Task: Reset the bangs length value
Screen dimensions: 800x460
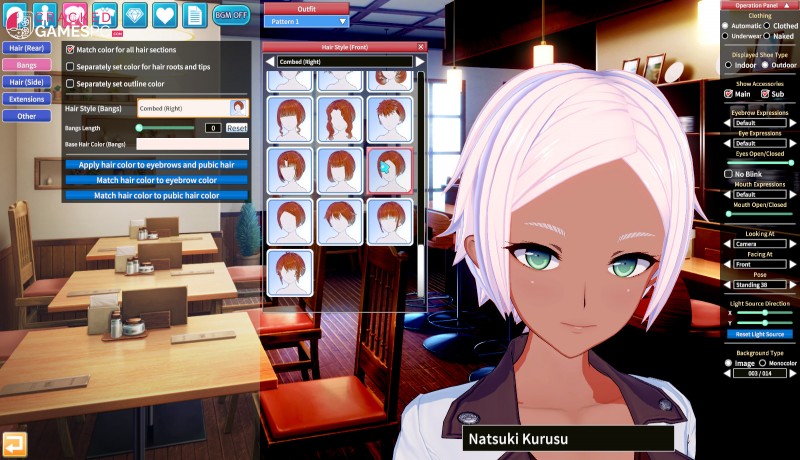Action: (x=237, y=128)
